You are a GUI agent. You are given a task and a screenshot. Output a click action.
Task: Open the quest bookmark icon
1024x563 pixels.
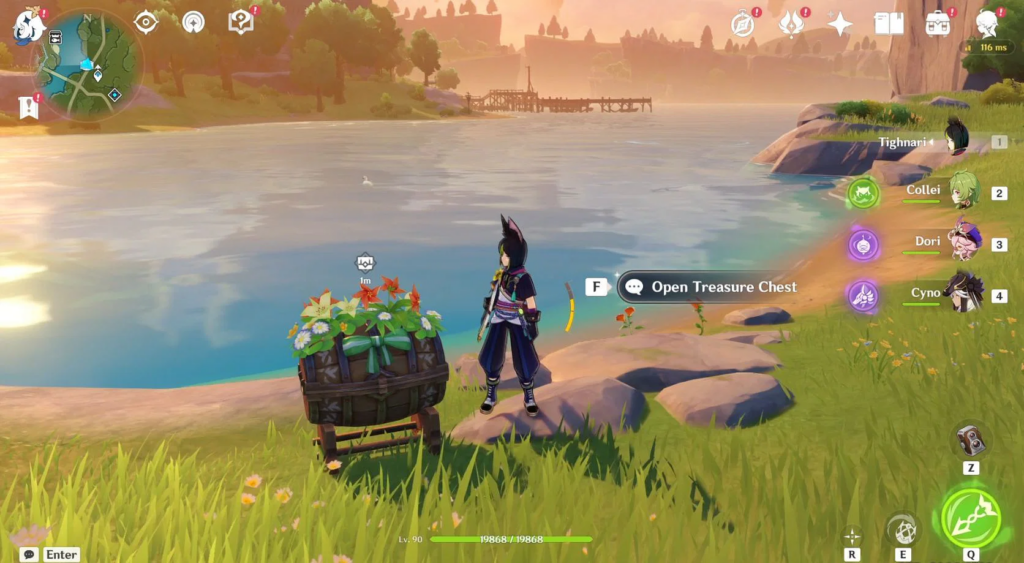pos(28,107)
